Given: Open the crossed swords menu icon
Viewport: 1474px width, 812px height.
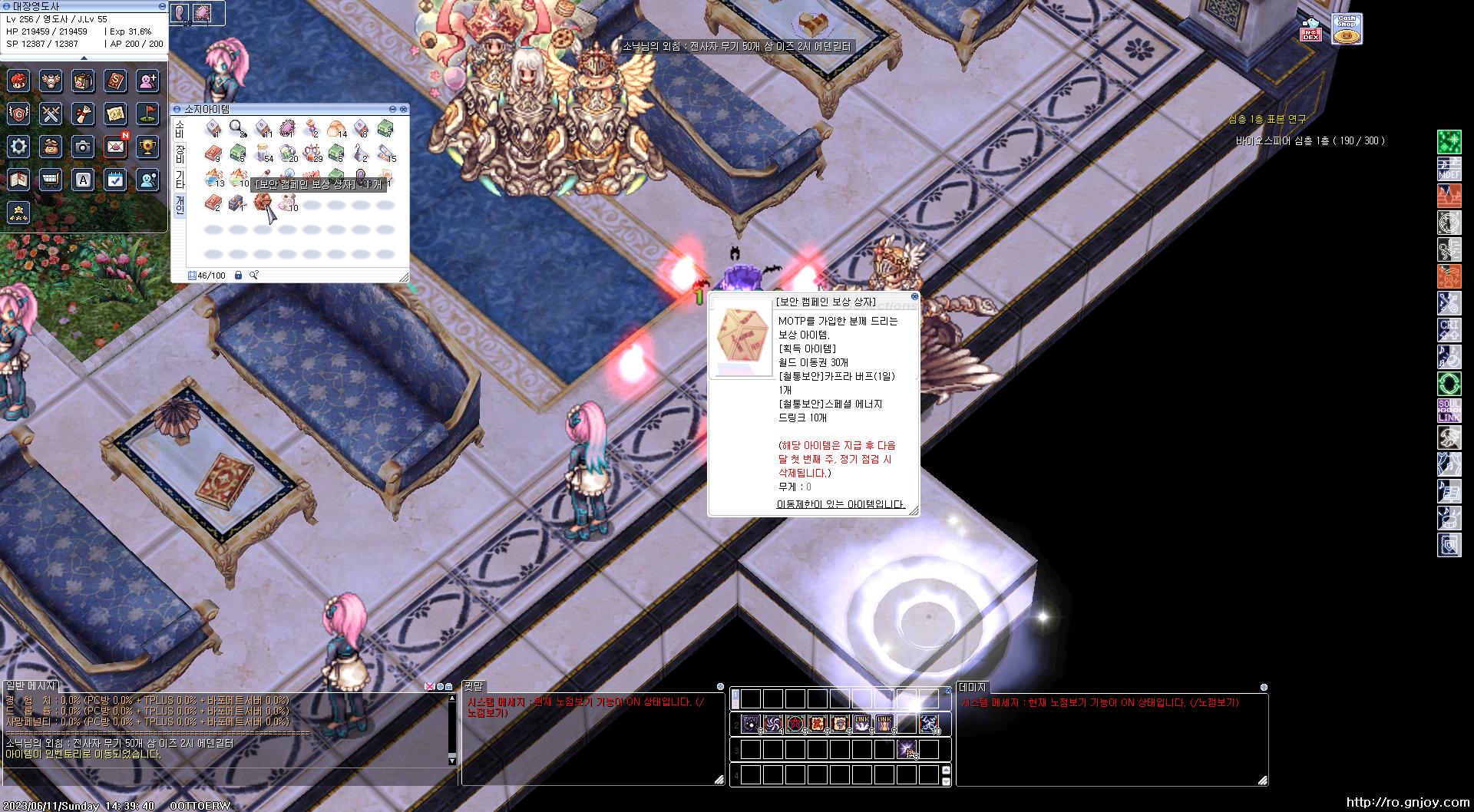Looking at the screenshot, I should (x=51, y=114).
